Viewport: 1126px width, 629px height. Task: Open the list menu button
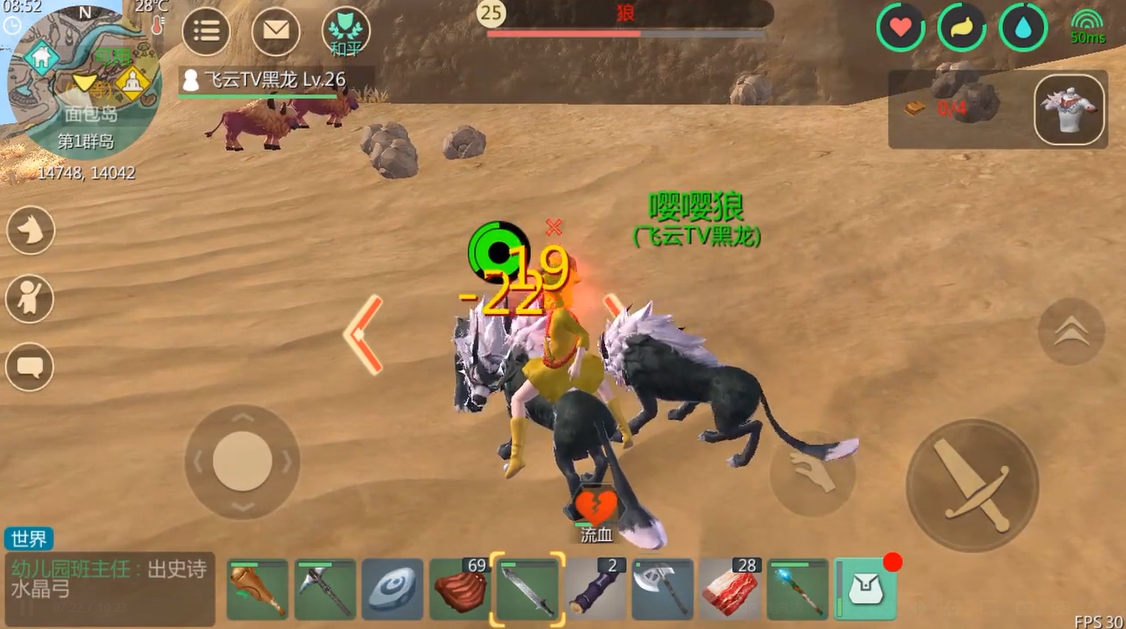(206, 31)
